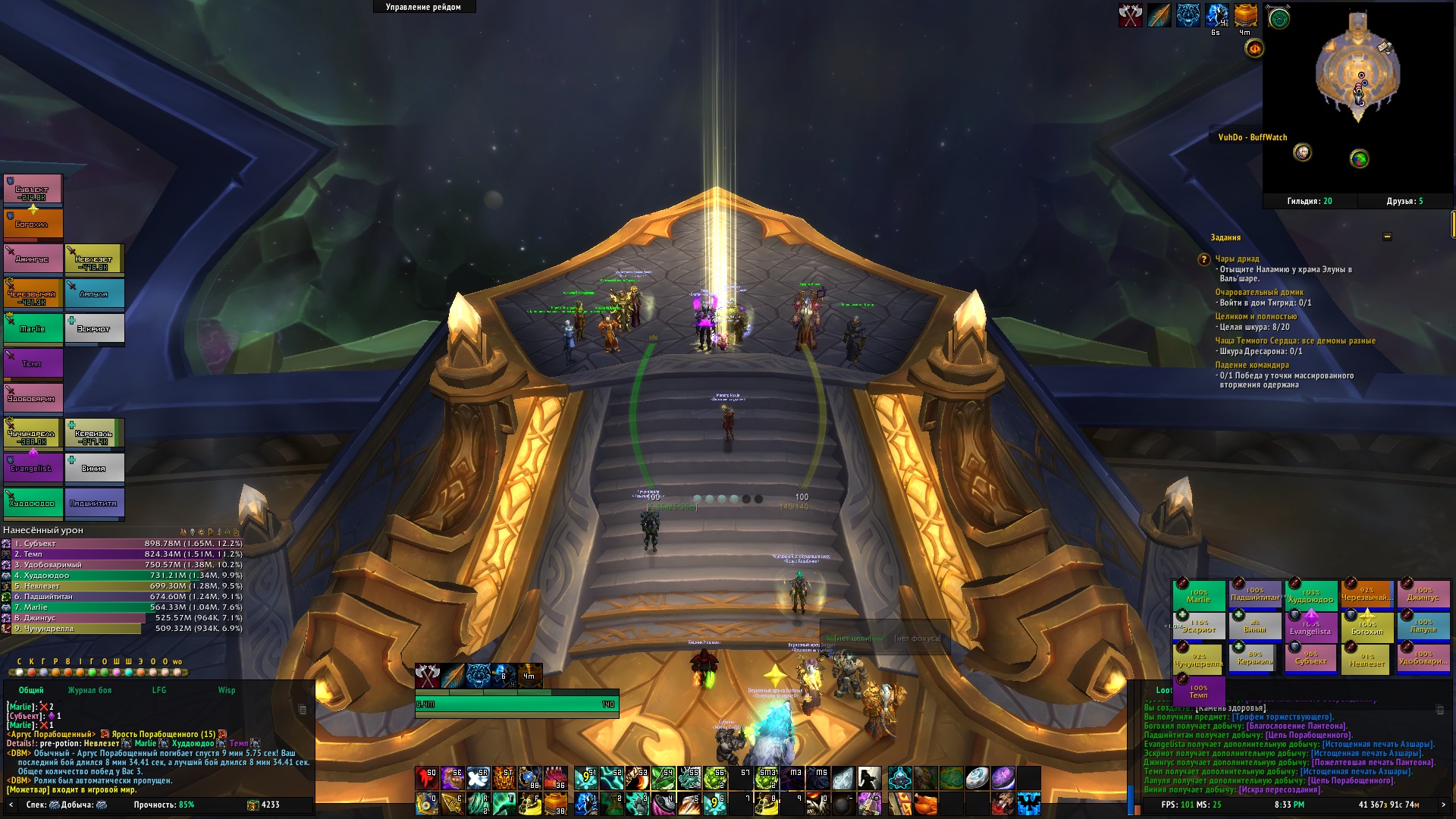This screenshot has height=819, width=1456.
Task: Target Кервиэль in the VuhDo raid panel
Action: [1255, 658]
